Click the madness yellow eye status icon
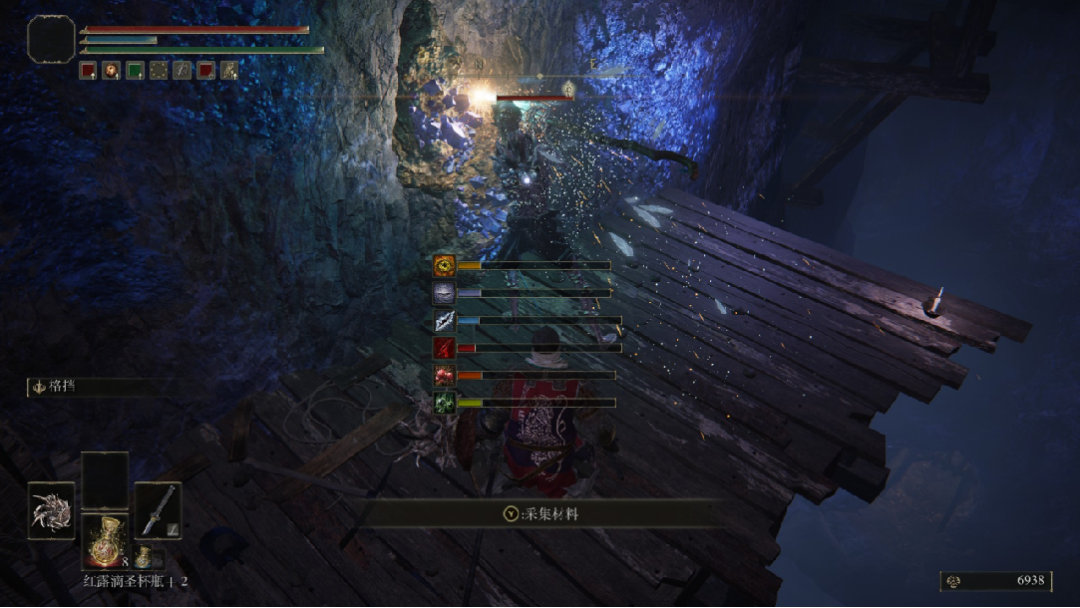 pyautogui.click(x=444, y=265)
